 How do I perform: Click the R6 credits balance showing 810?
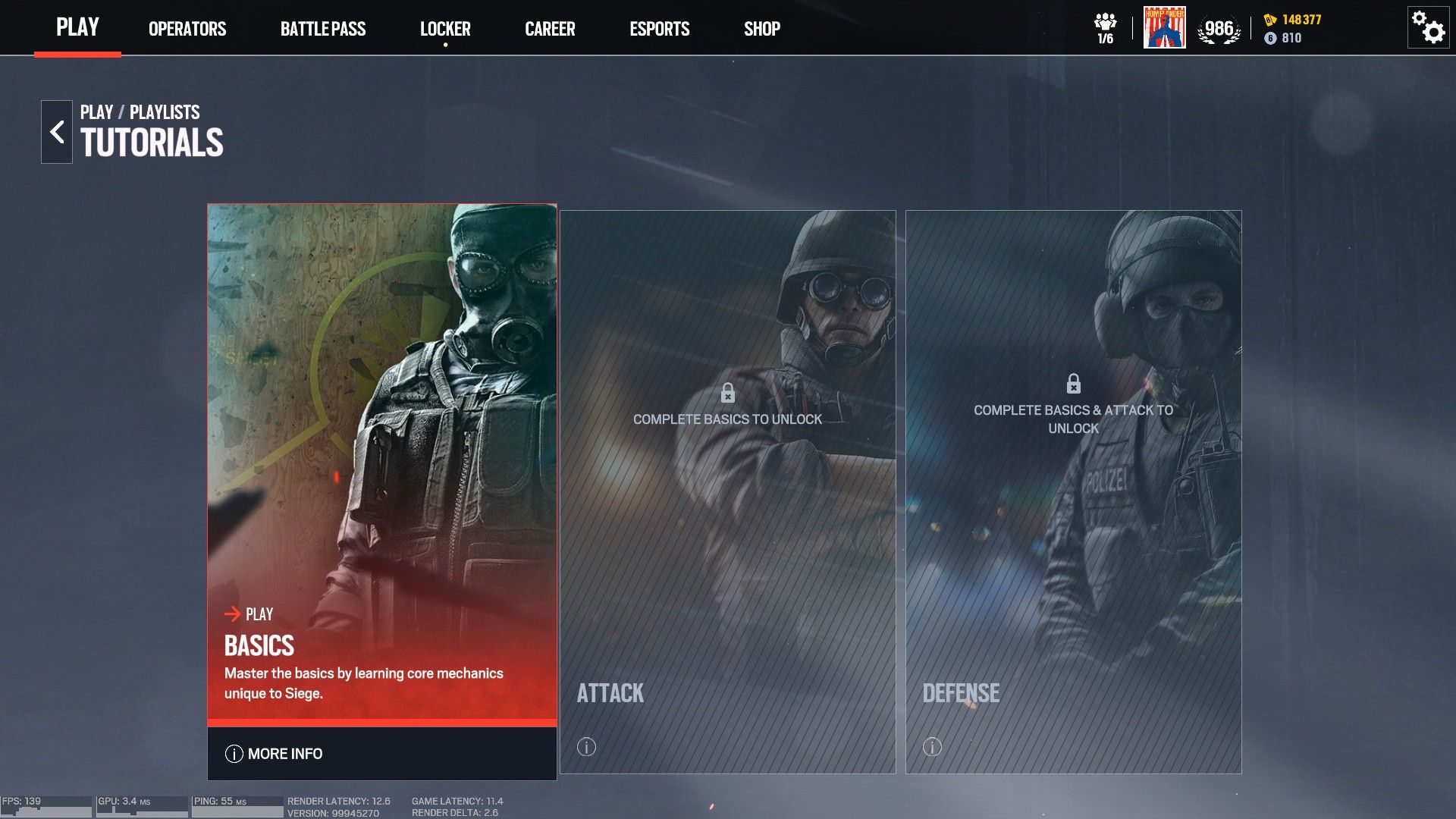point(1290,37)
